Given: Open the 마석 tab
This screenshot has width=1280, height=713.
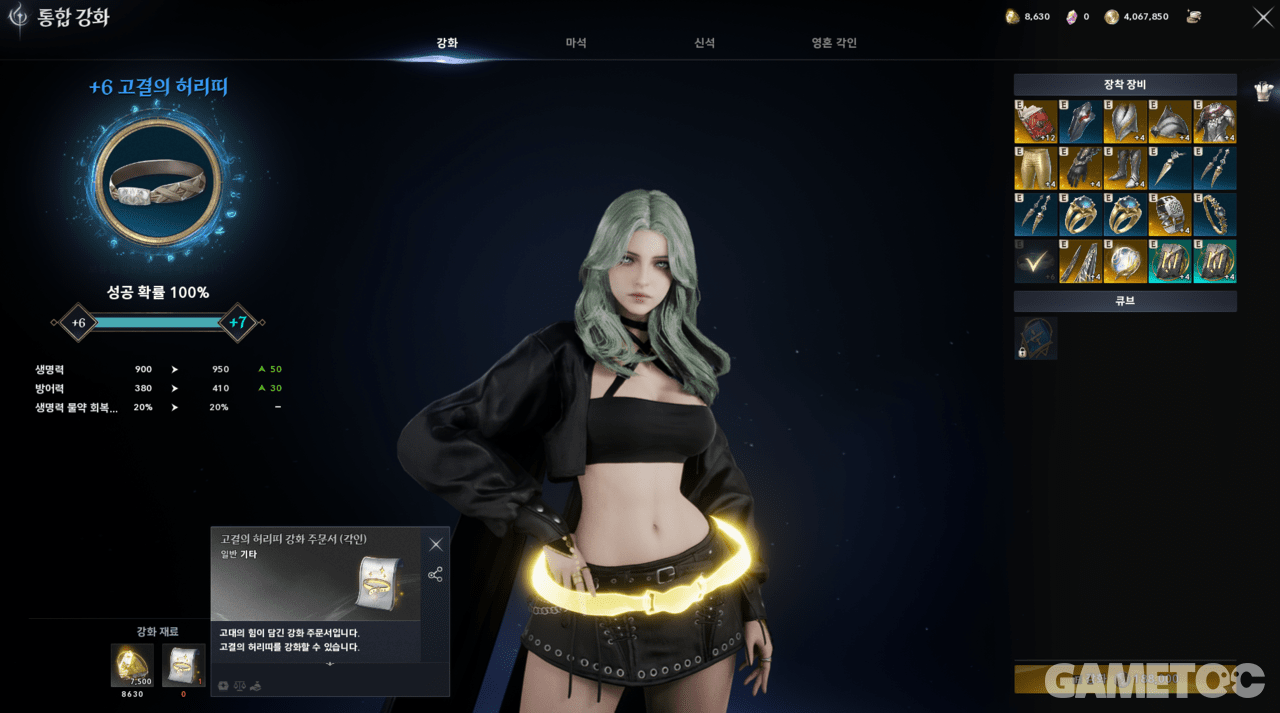Looking at the screenshot, I should pyautogui.click(x=576, y=43).
